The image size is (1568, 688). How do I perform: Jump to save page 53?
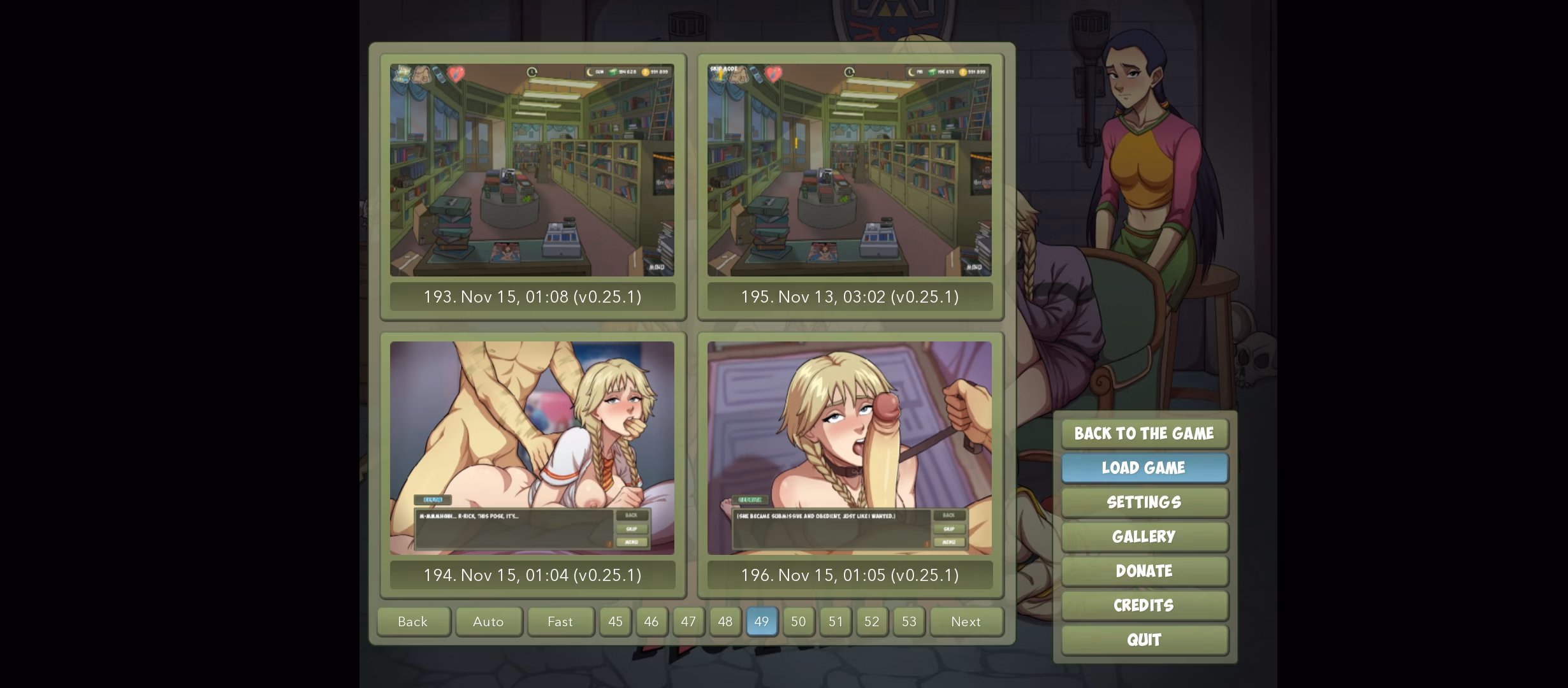909,622
